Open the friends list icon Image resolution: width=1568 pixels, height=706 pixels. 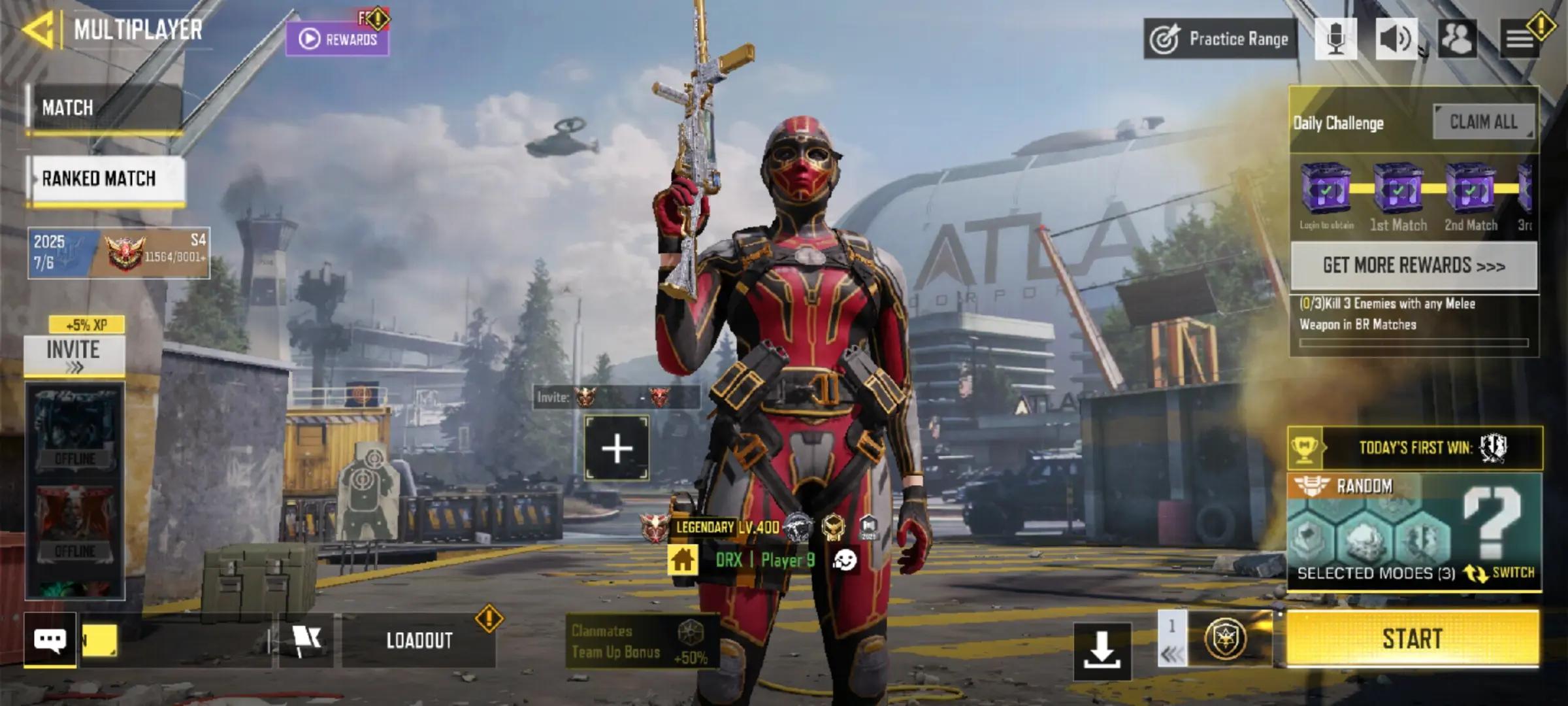[1458, 39]
